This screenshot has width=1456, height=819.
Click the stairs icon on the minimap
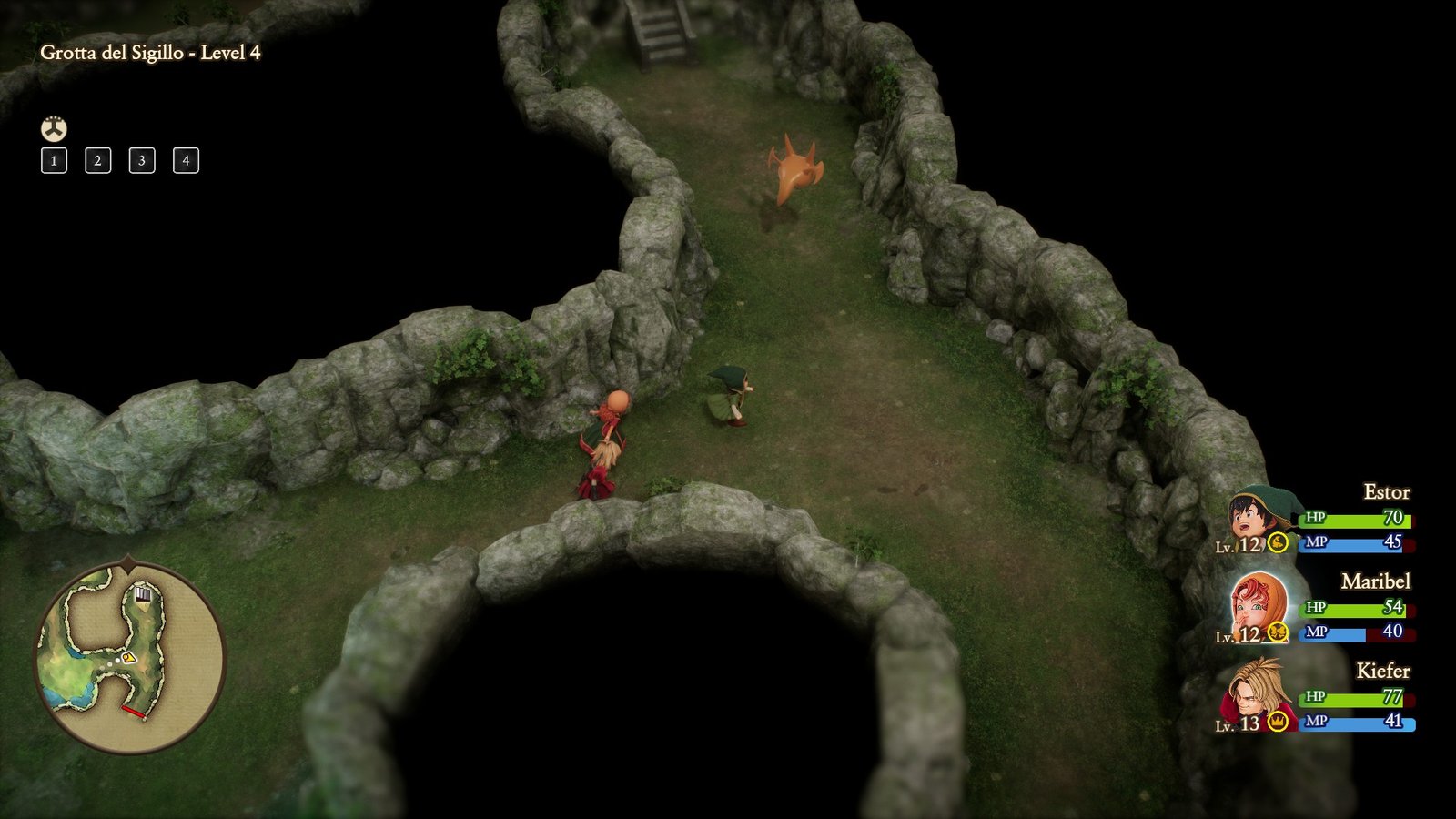coord(143,595)
